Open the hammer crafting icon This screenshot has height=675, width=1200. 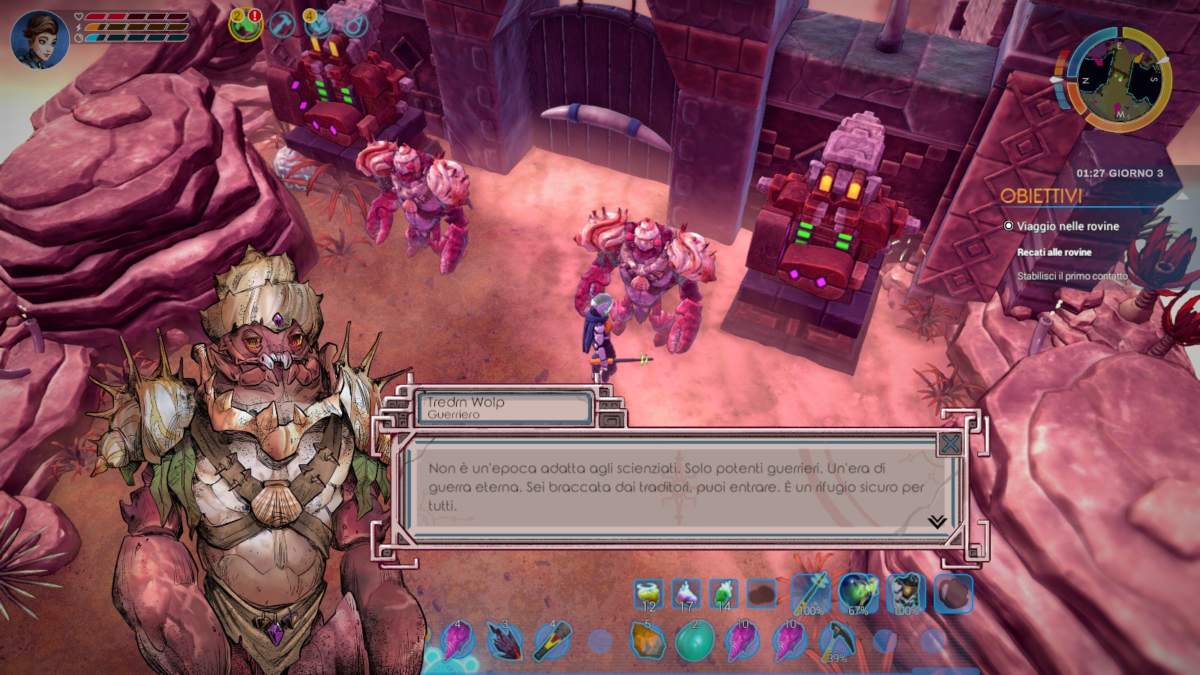tap(283, 23)
